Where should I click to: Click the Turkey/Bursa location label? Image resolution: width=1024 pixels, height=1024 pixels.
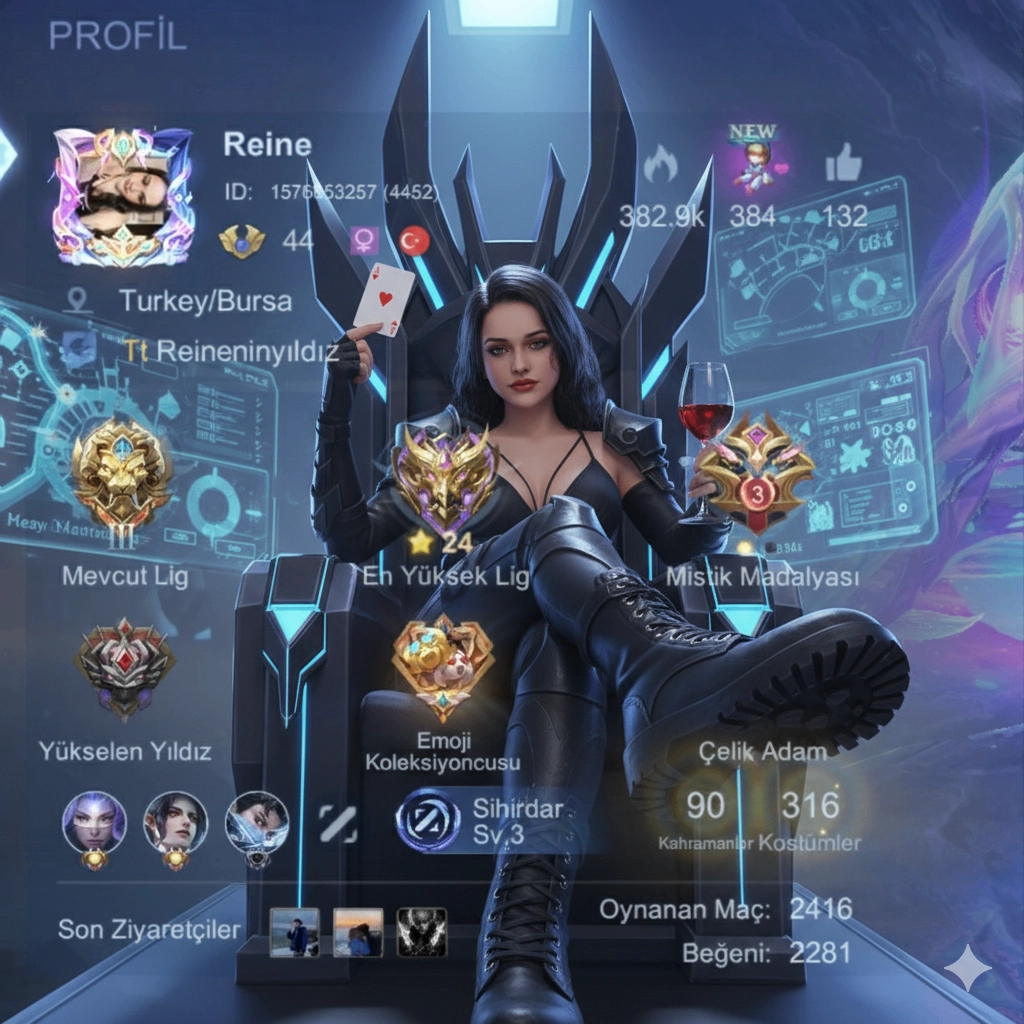(205, 300)
